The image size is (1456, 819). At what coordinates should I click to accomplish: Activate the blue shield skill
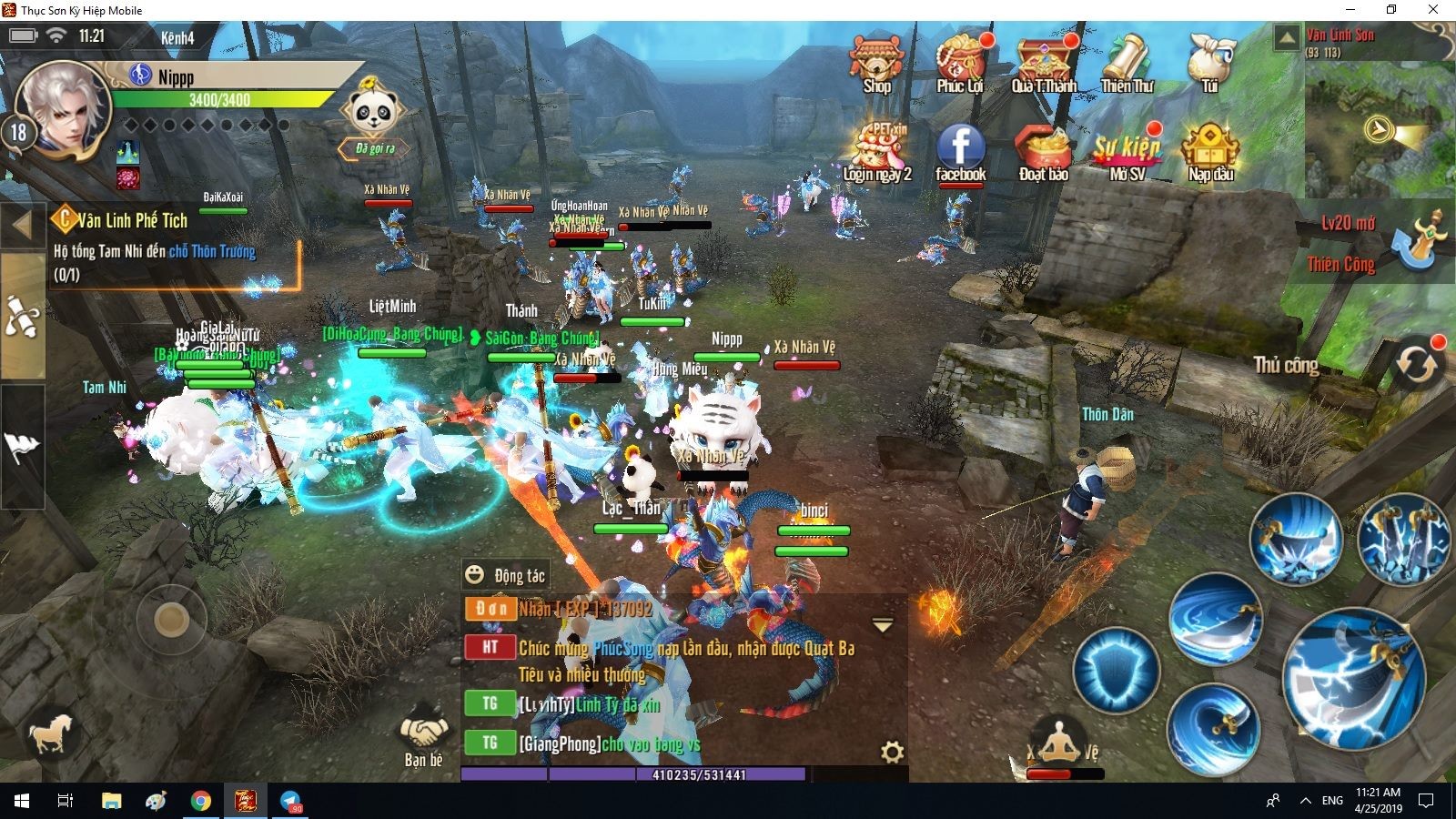[1116, 672]
